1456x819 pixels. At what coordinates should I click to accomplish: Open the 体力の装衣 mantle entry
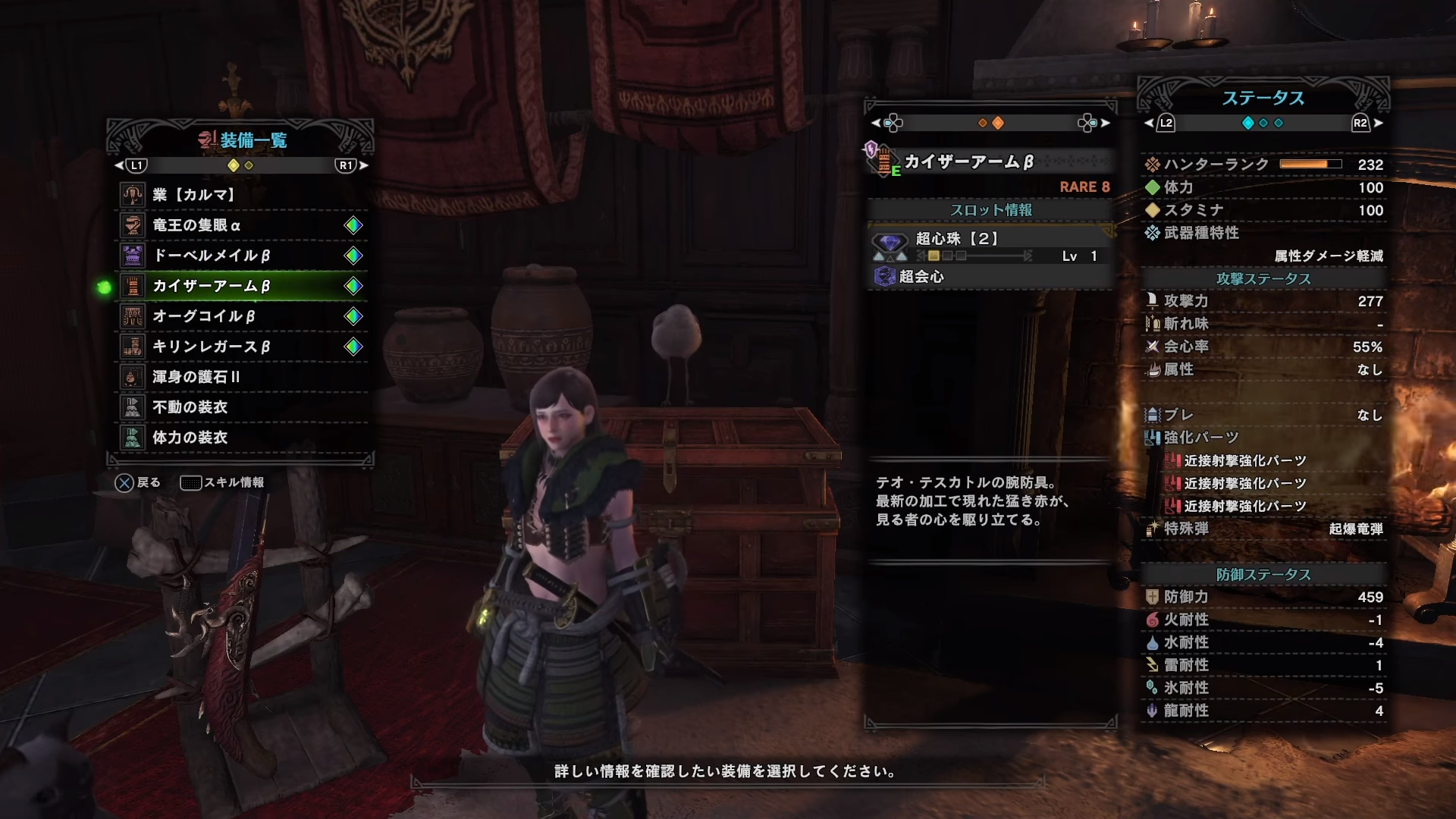tap(241, 438)
